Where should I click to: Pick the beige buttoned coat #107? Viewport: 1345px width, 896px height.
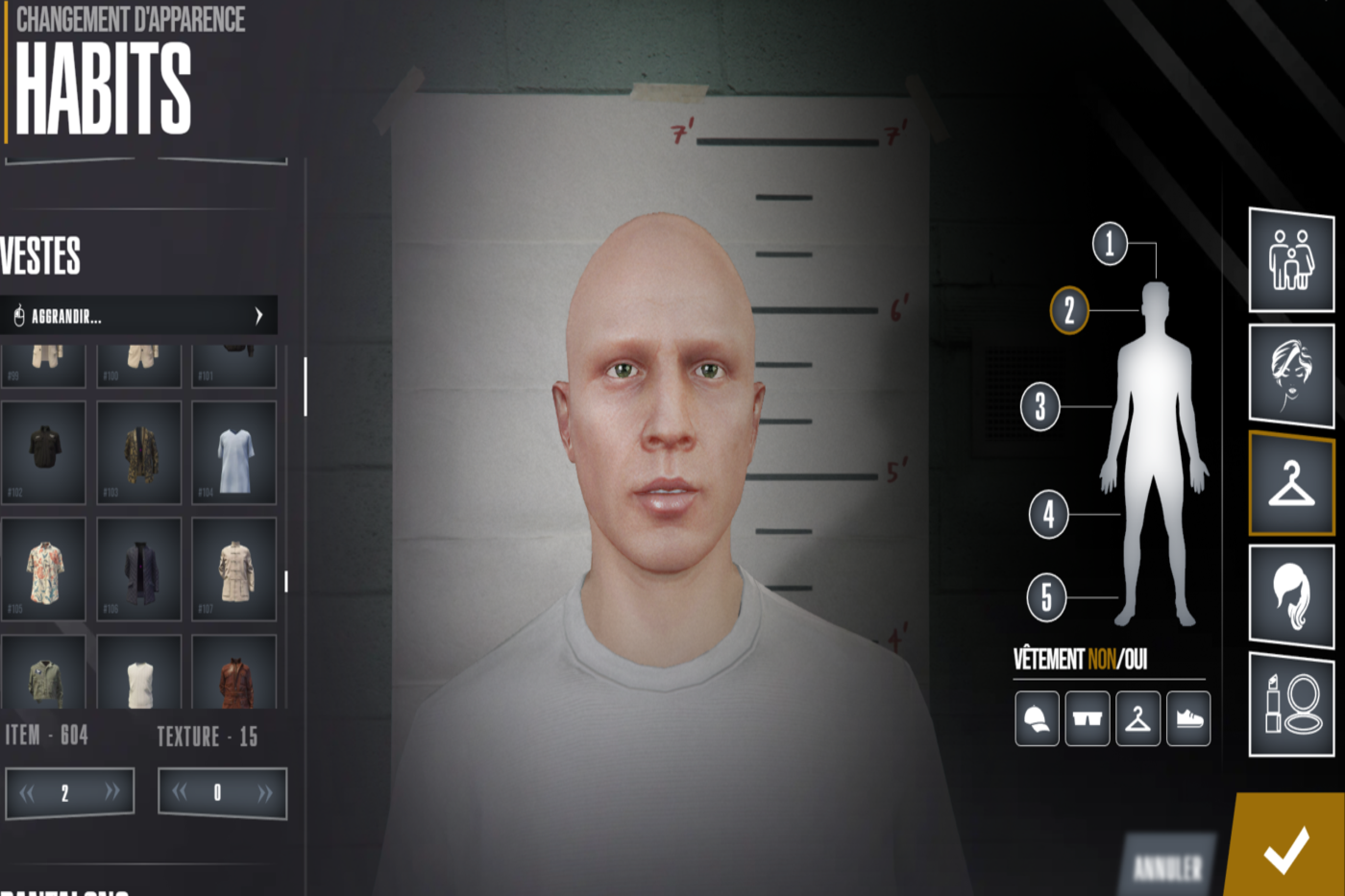pos(234,569)
